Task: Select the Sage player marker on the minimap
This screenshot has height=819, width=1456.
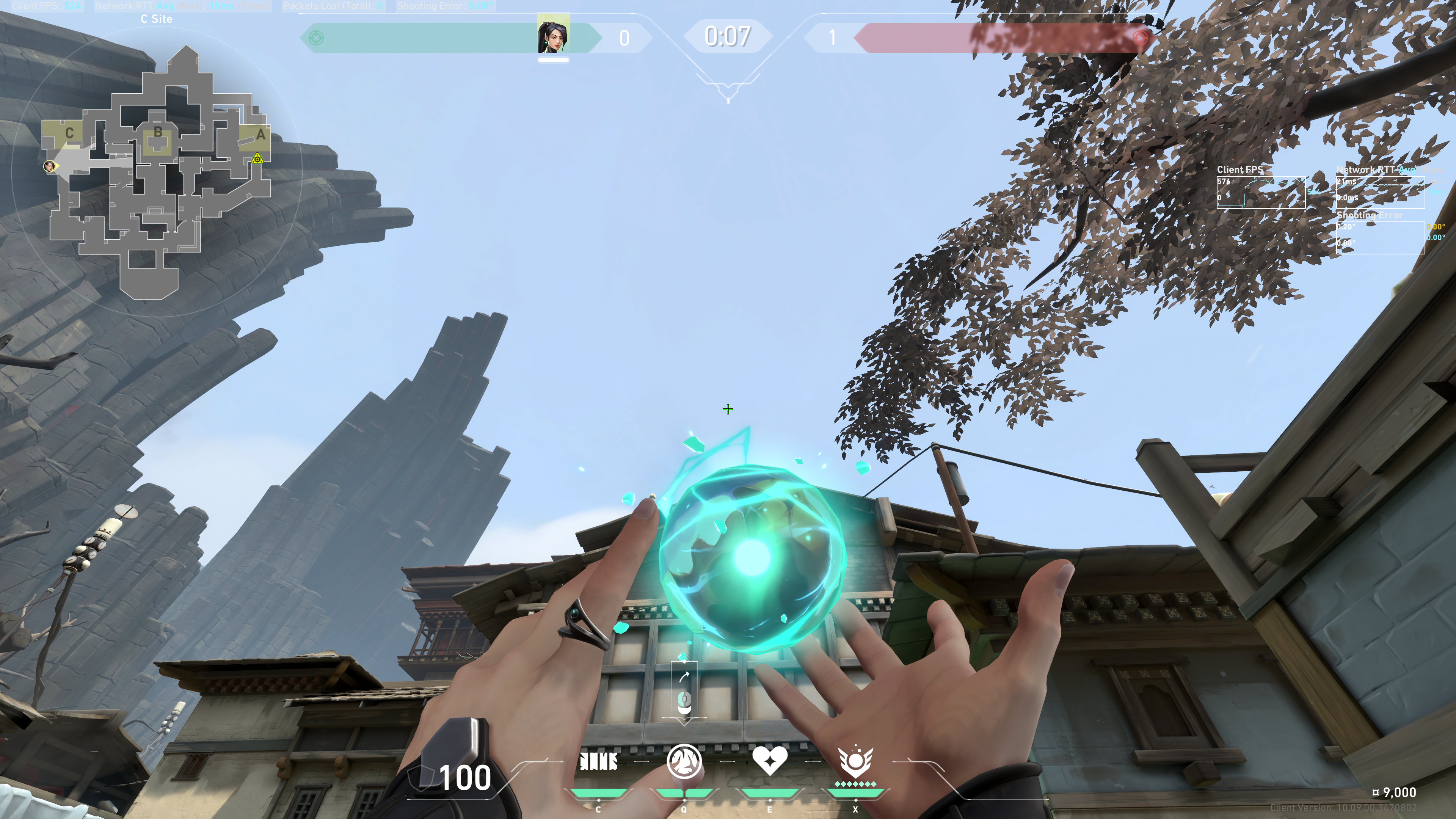Action: point(50,166)
